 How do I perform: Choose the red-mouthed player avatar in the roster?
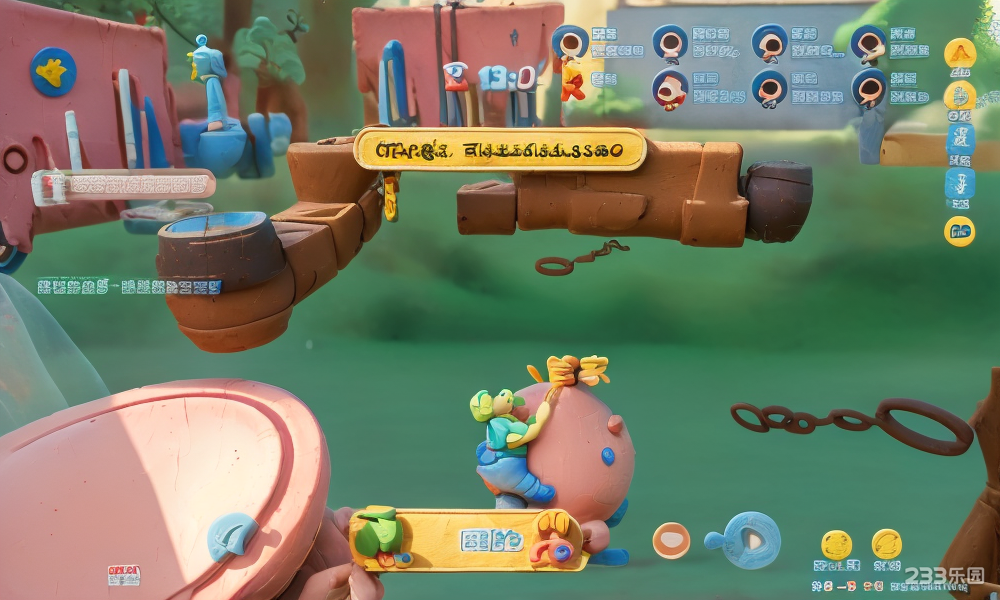coord(669,88)
